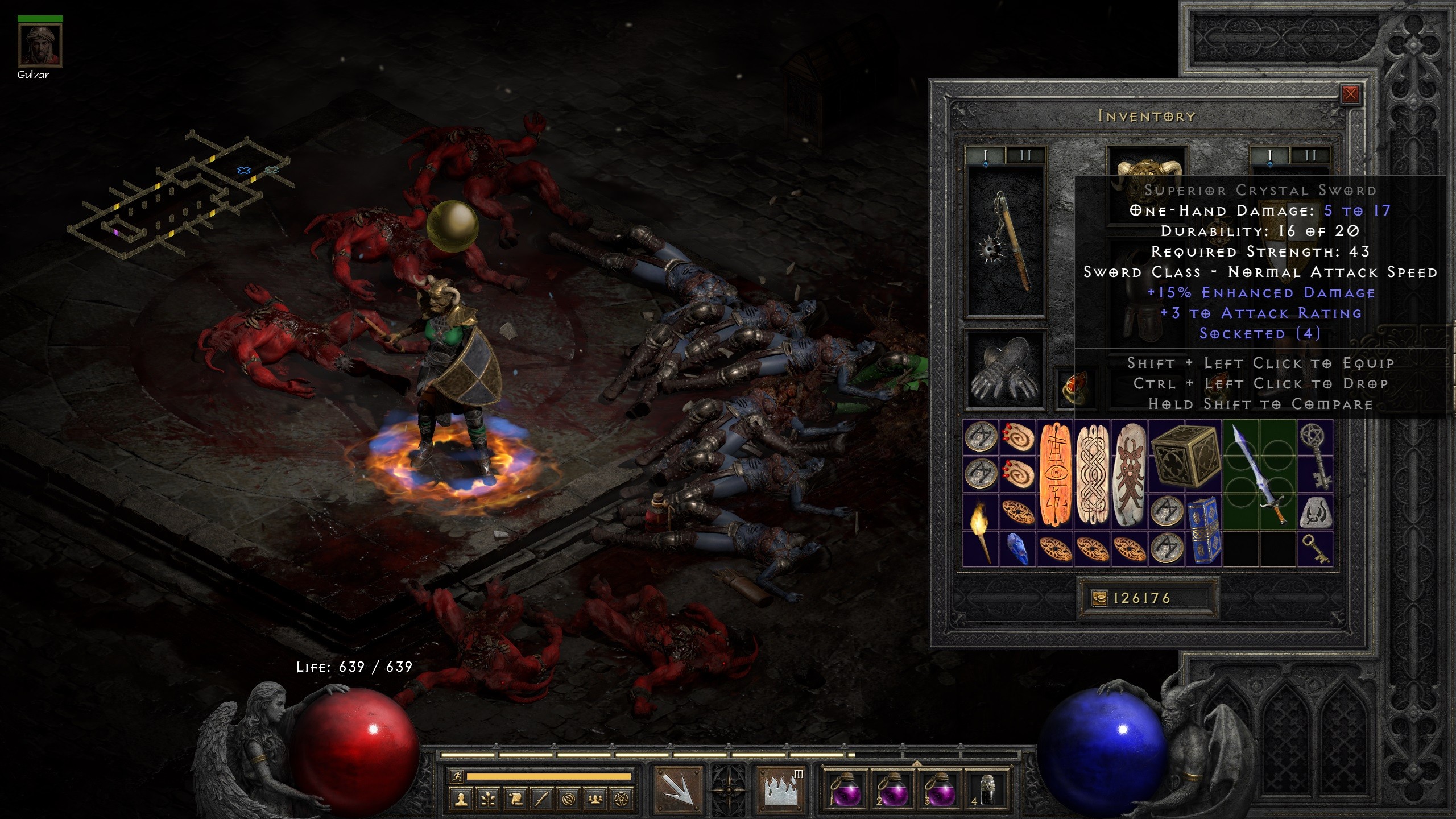Image resolution: width=1456 pixels, height=819 pixels.
Task: Open the skill tree button
Action: (x=487, y=799)
